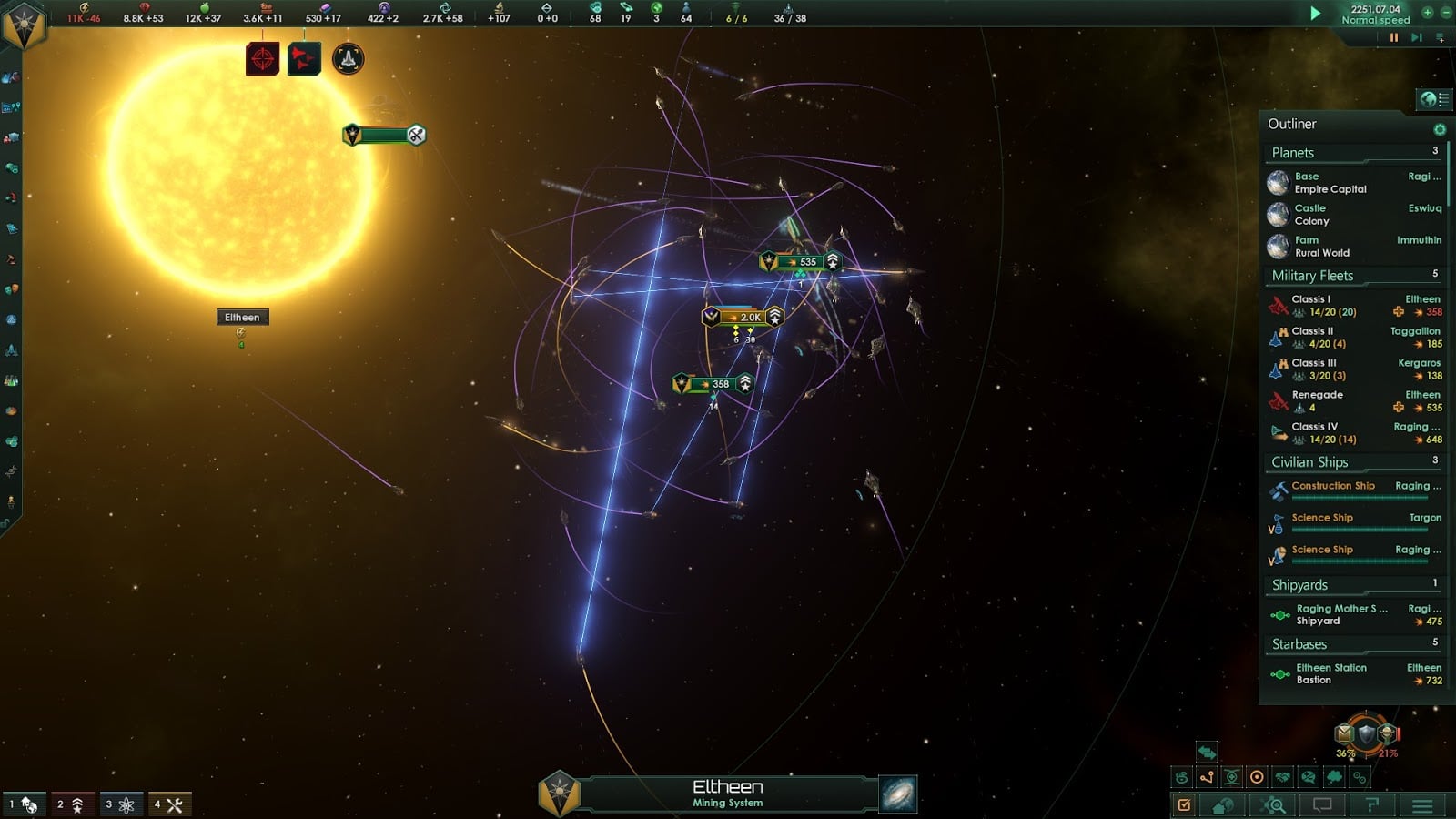Select the diplomacy handshake map mode icon
Image resolution: width=1456 pixels, height=819 pixels.
[1281, 778]
